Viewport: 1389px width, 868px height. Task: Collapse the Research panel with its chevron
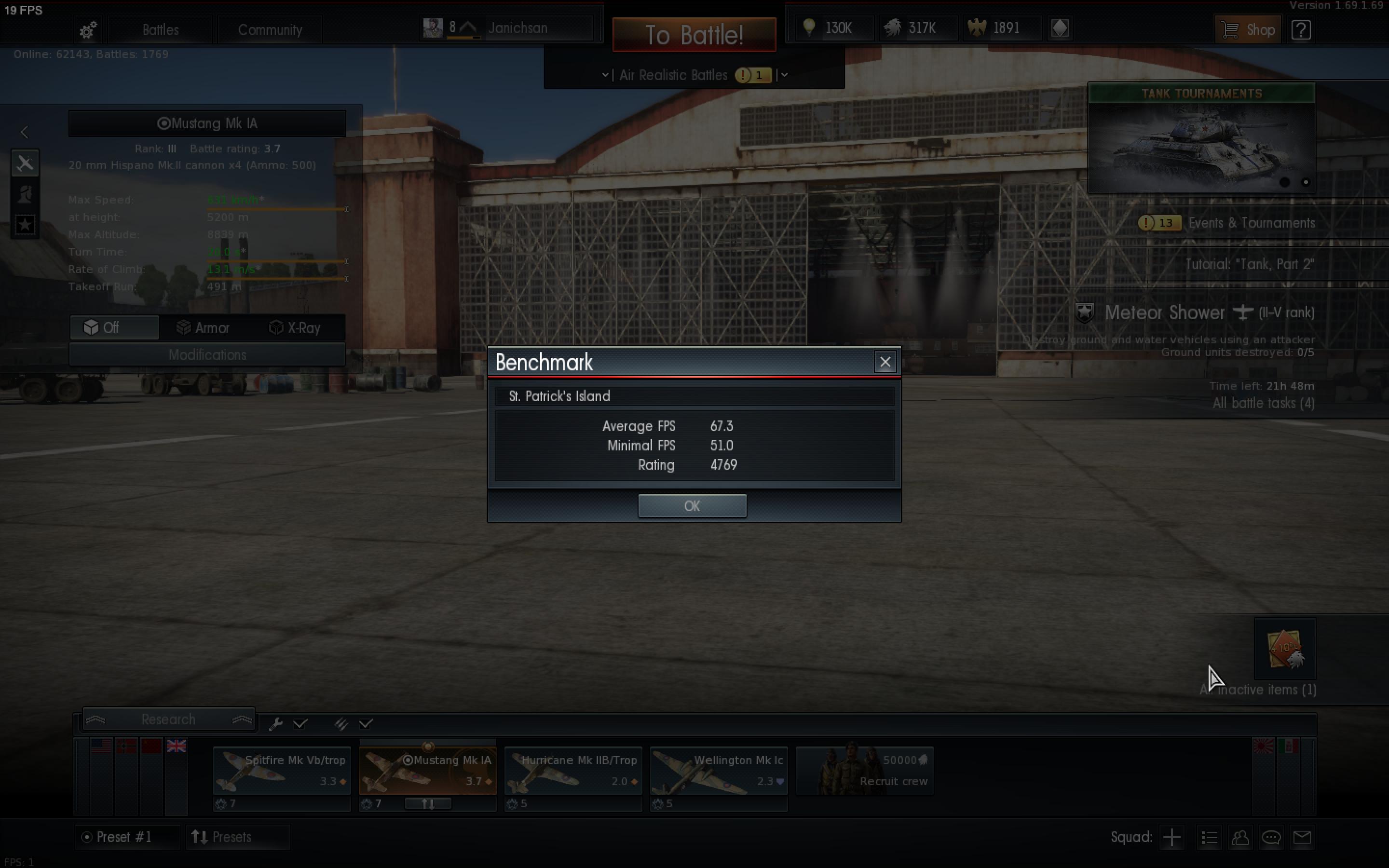click(242, 719)
